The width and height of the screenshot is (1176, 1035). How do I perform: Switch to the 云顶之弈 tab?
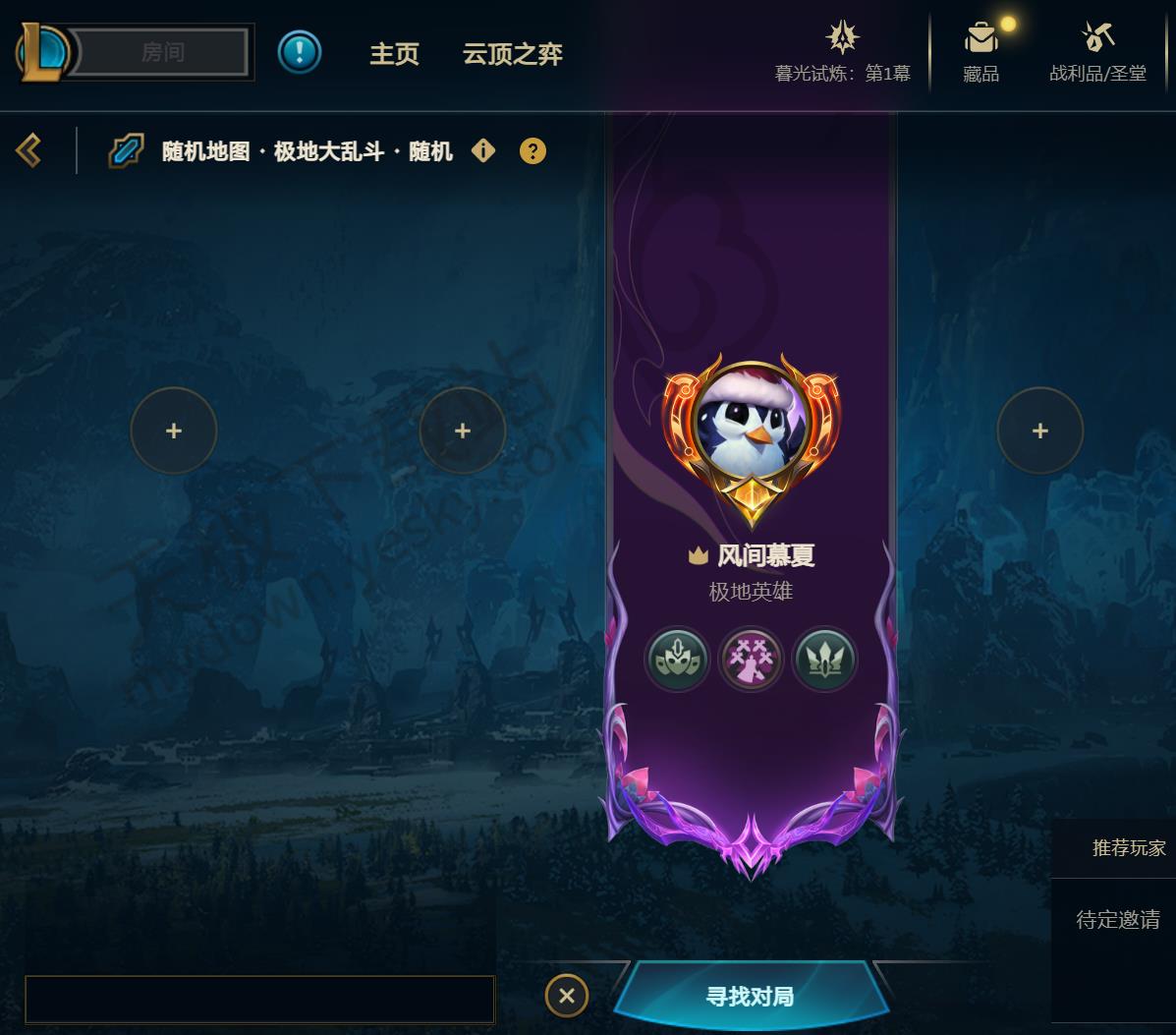(512, 54)
